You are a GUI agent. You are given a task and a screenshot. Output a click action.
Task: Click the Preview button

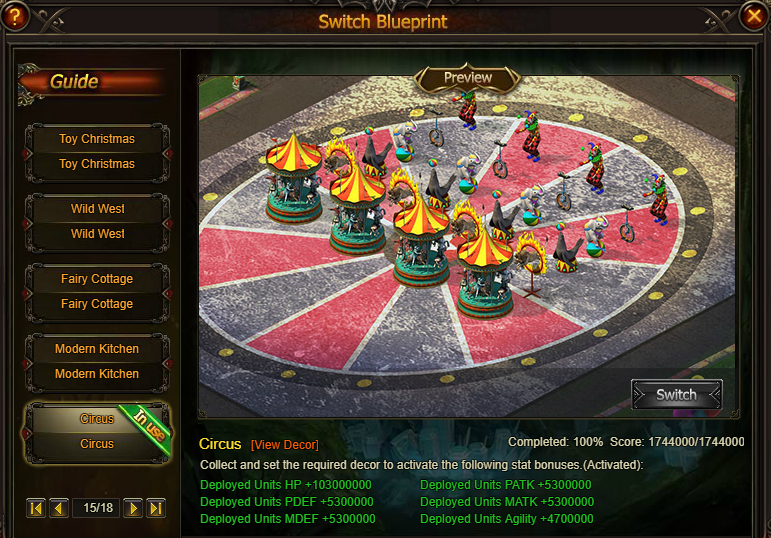pyautogui.click(x=468, y=78)
